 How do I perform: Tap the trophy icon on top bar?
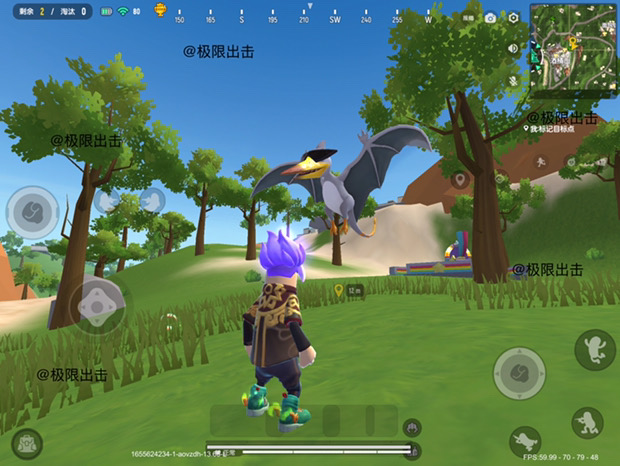(160, 11)
